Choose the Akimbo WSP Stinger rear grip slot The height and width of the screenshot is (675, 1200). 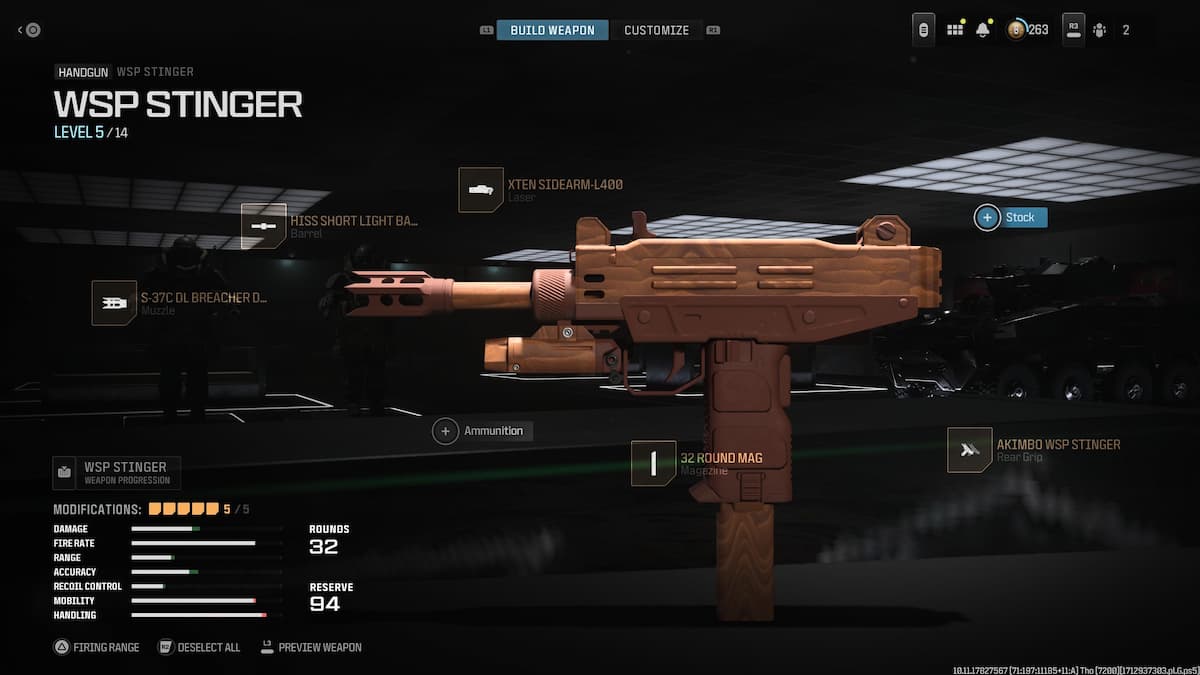[969, 450]
